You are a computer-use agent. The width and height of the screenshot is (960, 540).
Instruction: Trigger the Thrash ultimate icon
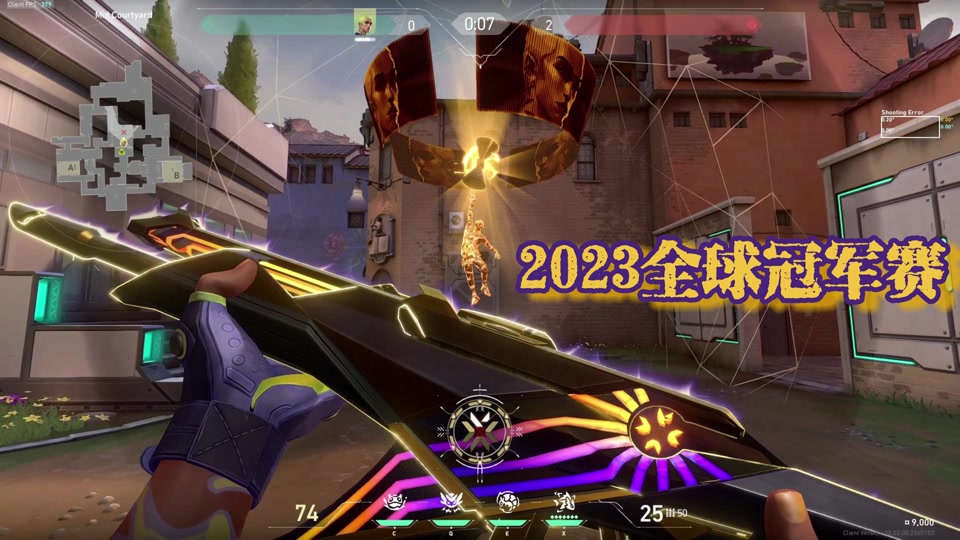pyautogui.click(x=562, y=503)
